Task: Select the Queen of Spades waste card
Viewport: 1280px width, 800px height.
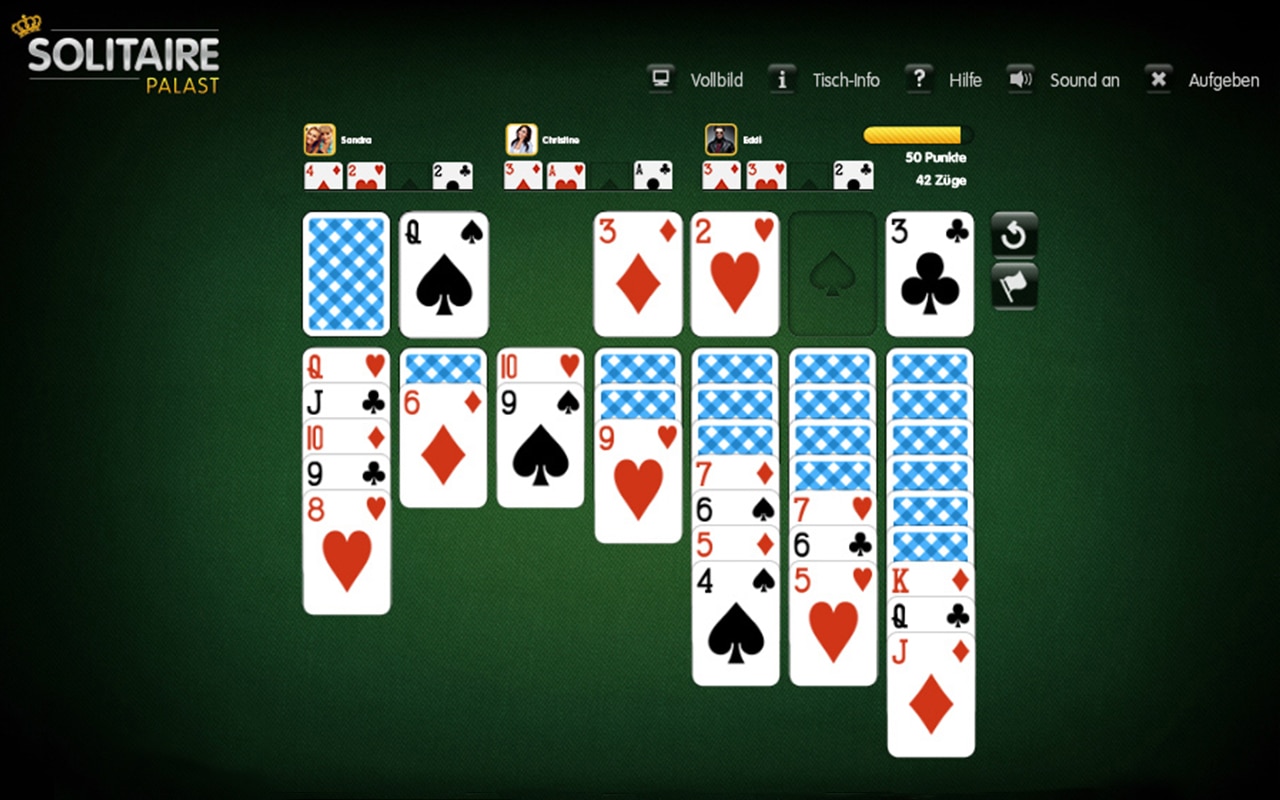Action: click(x=443, y=273)
